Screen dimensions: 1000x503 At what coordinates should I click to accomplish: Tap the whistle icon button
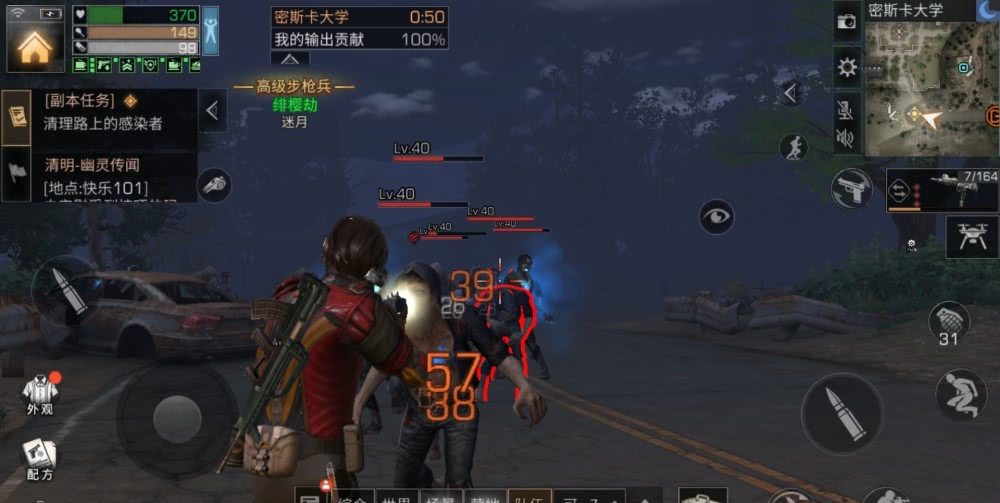pos(214,184)
